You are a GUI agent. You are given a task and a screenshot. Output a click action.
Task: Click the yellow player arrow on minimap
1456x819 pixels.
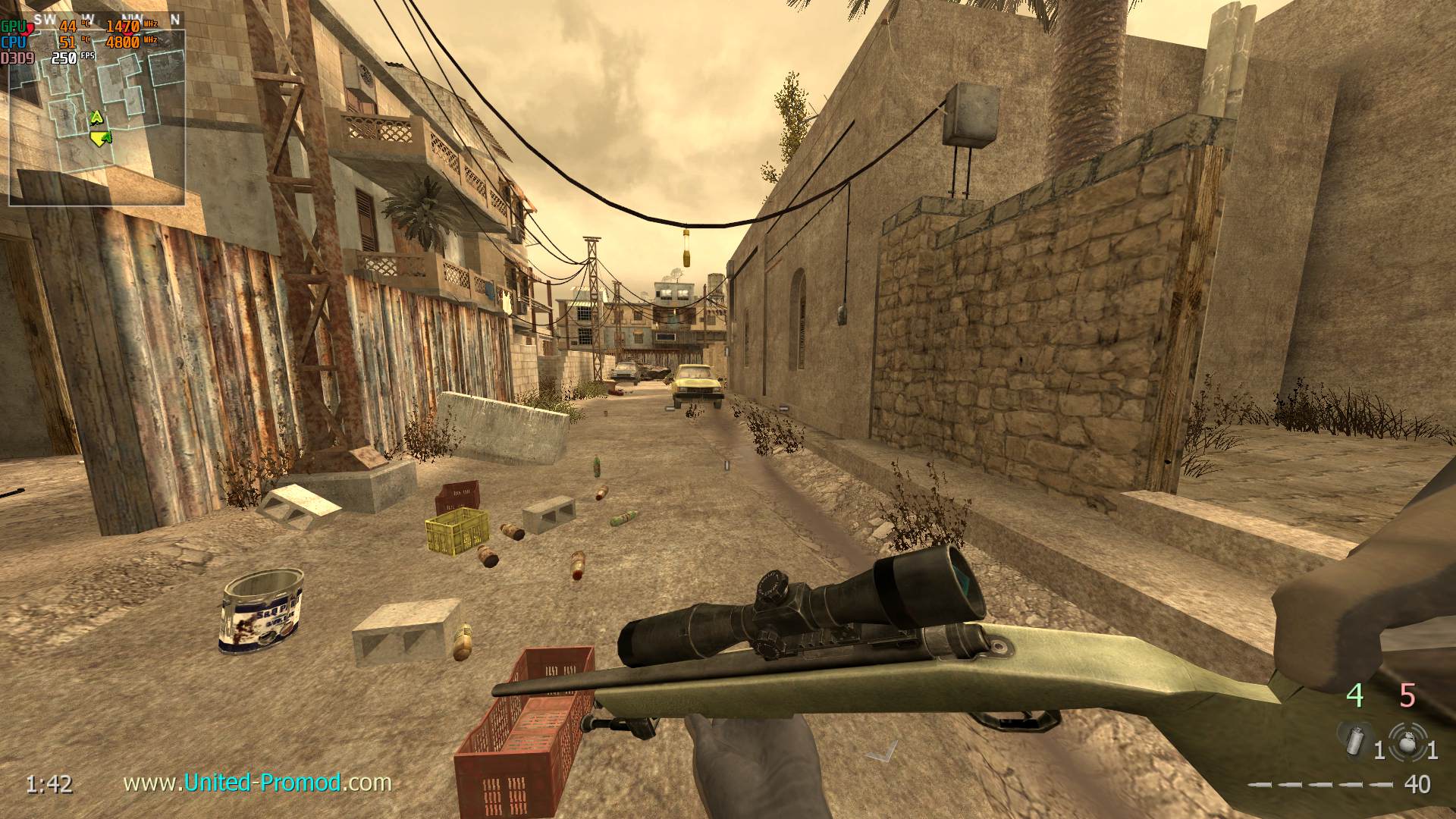pos(100,138)
